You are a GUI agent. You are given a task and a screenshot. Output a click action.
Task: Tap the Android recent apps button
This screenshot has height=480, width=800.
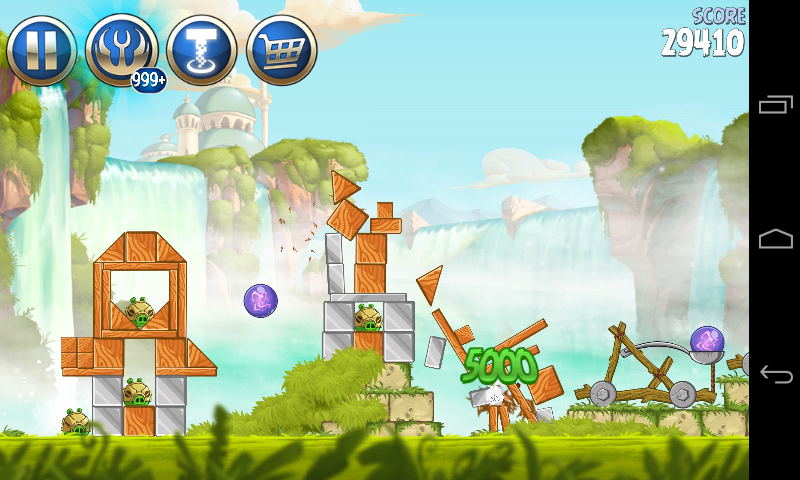pos(776,105)
